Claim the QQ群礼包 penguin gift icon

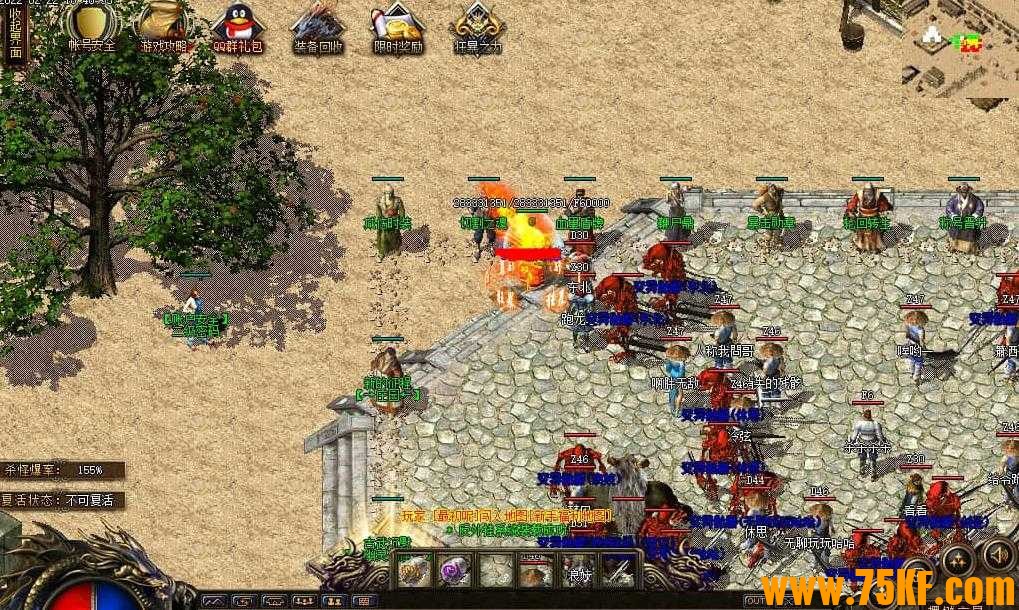coord(238,24)
